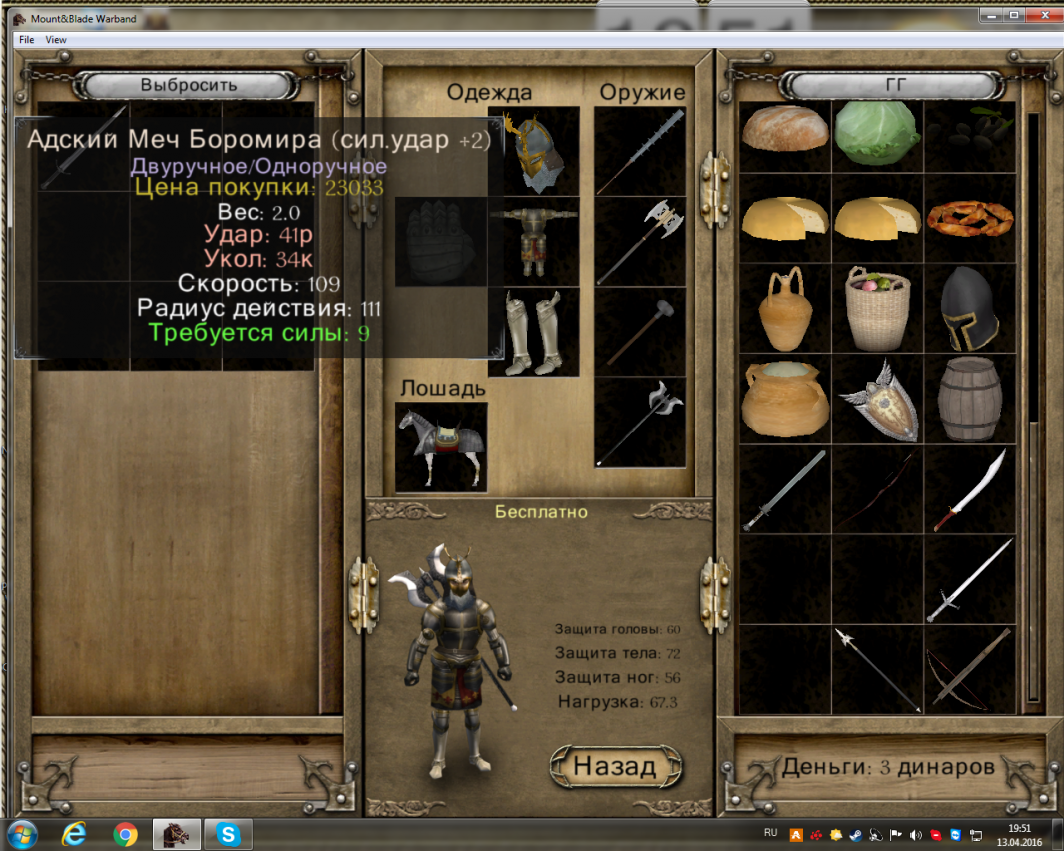This screenshot has width=1064, height=851.
Task: Pick the black helmet in inventory
Action: tap(968, 309)
